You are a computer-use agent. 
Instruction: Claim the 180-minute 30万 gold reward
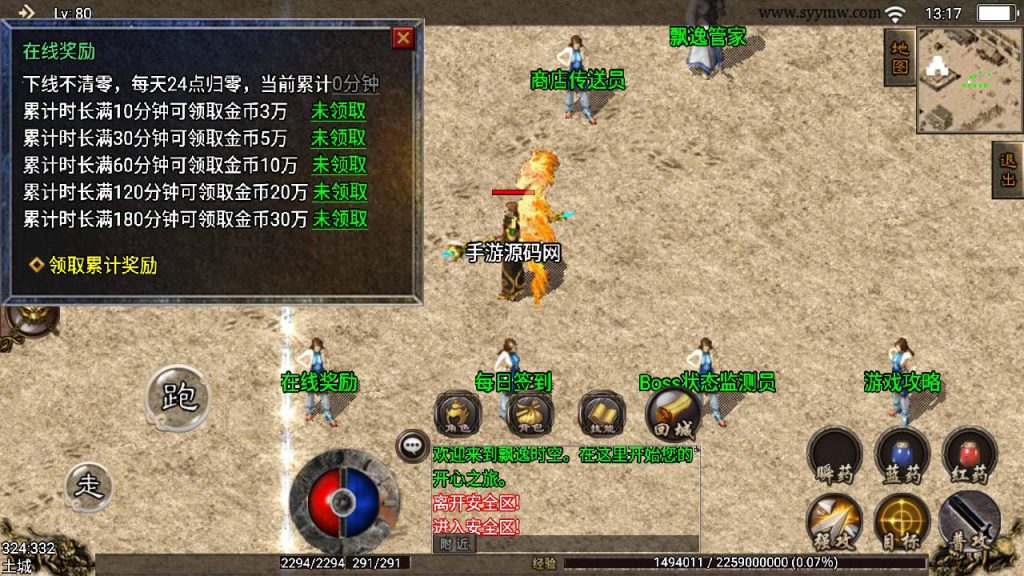tap(340, 219)
